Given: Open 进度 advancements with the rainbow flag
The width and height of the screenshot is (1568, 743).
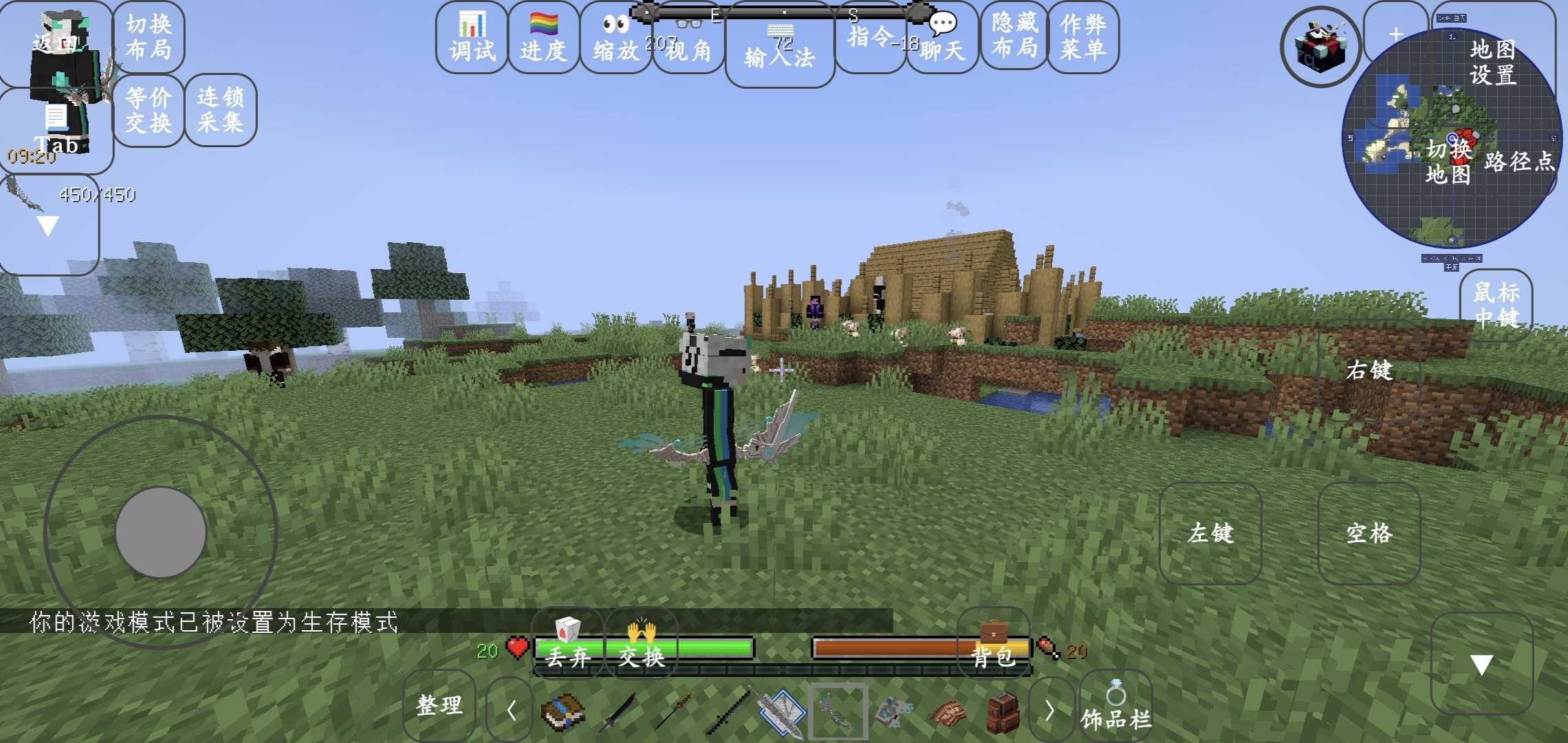Looking at the screenshot, I should point(543,39).
